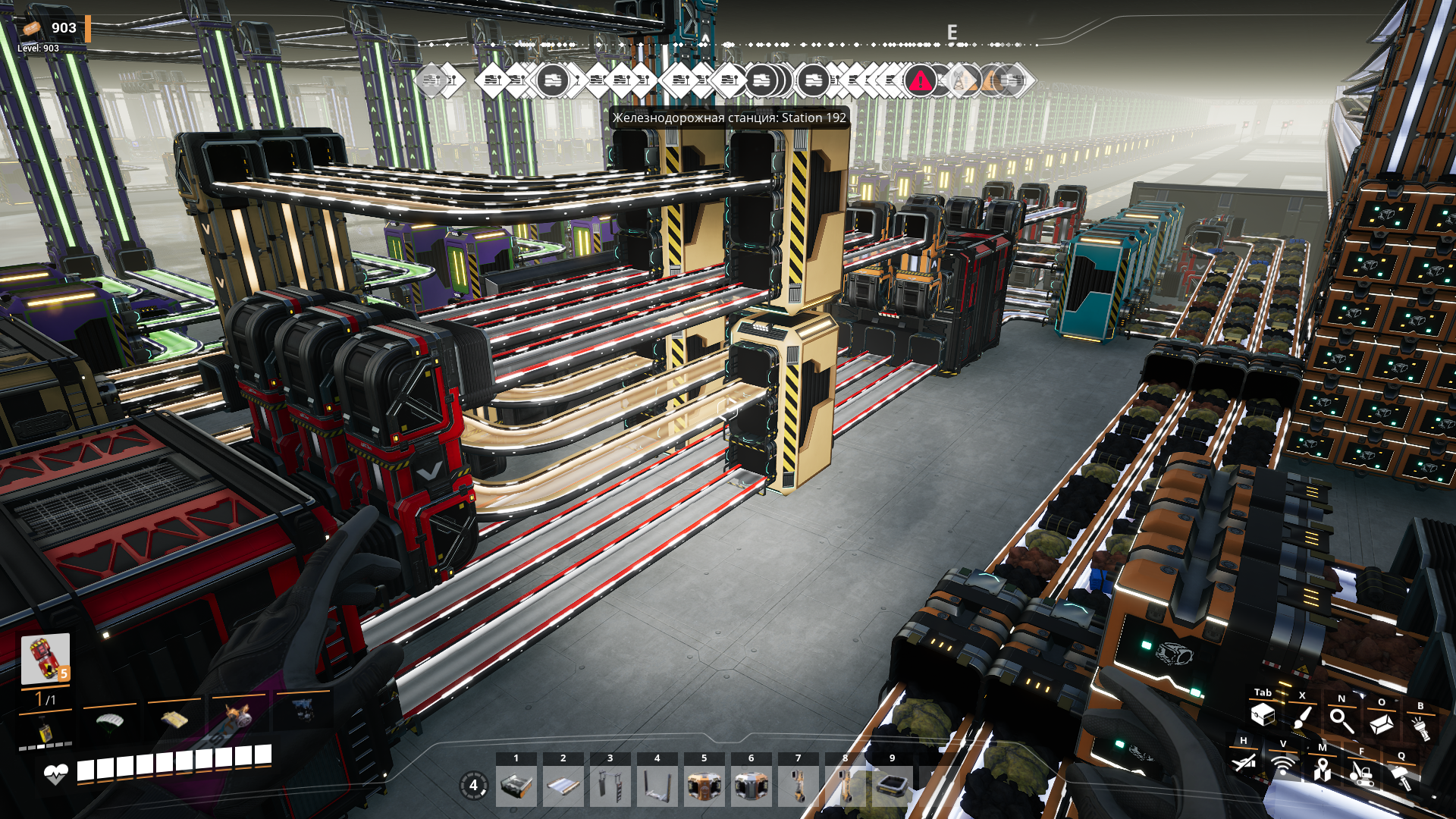
Task: Click the circular hotbar number 4 indicator
Action: (474, 785)
